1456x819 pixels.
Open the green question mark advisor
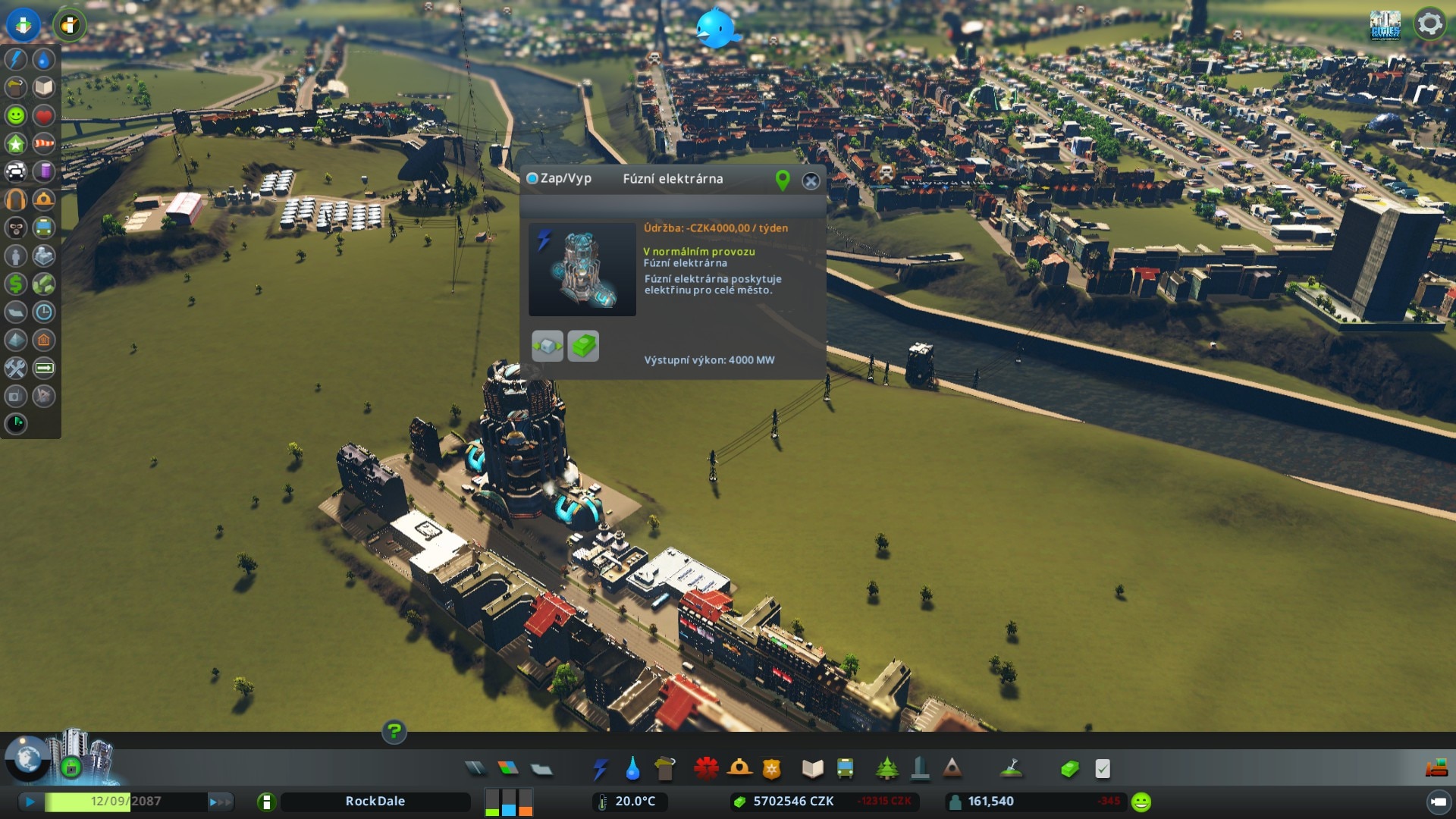[394, 732]
